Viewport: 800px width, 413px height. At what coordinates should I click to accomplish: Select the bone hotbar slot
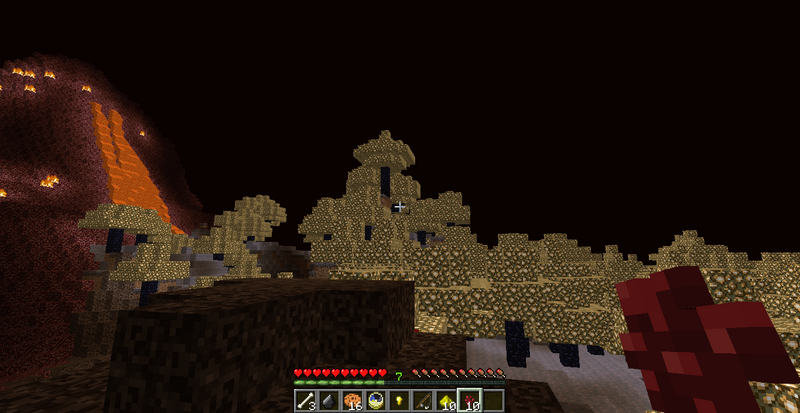pyautogui.click(x=305, y=401)
